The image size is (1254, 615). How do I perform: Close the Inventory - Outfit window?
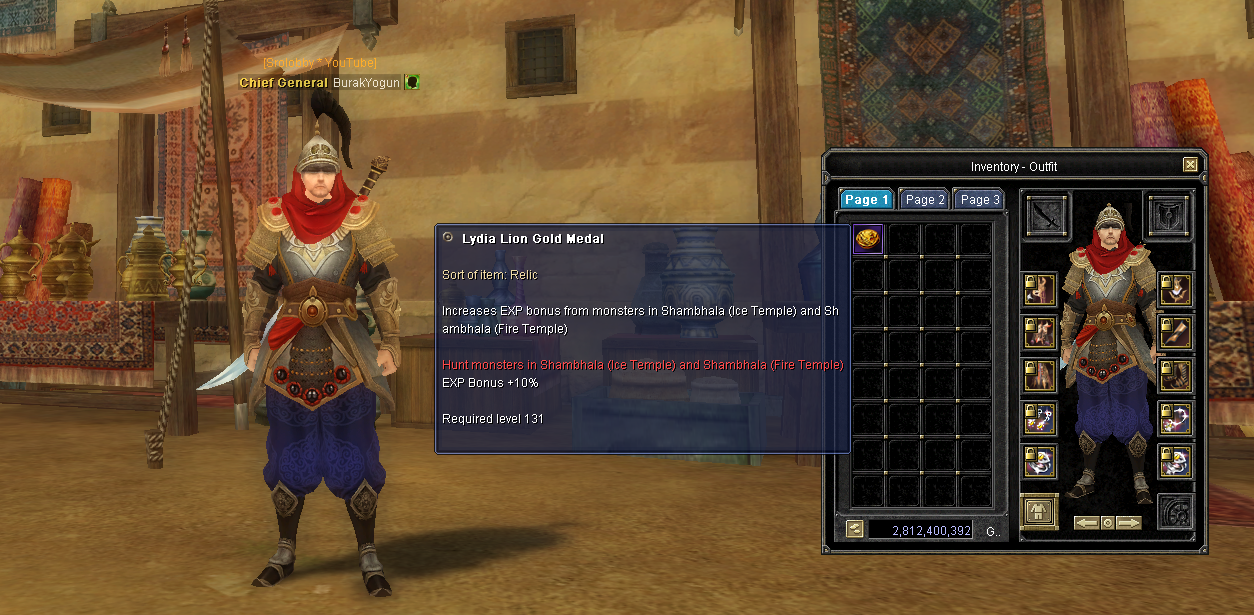[x=1189, y=165]
